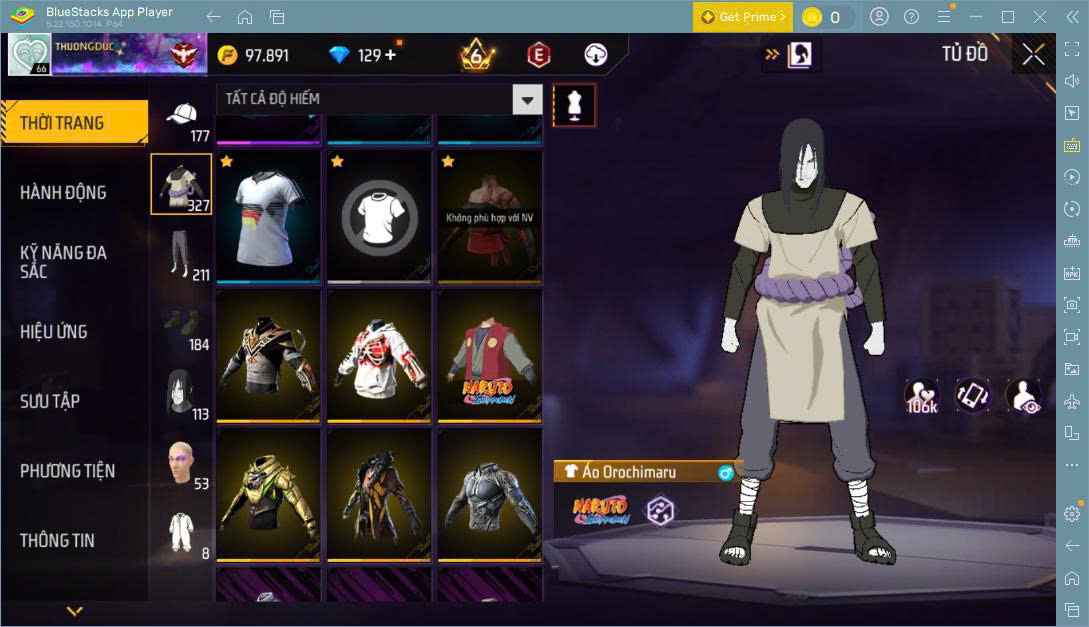Open the Thông Tin tab
The image size is (1089, 627).
tap(57, 540)
